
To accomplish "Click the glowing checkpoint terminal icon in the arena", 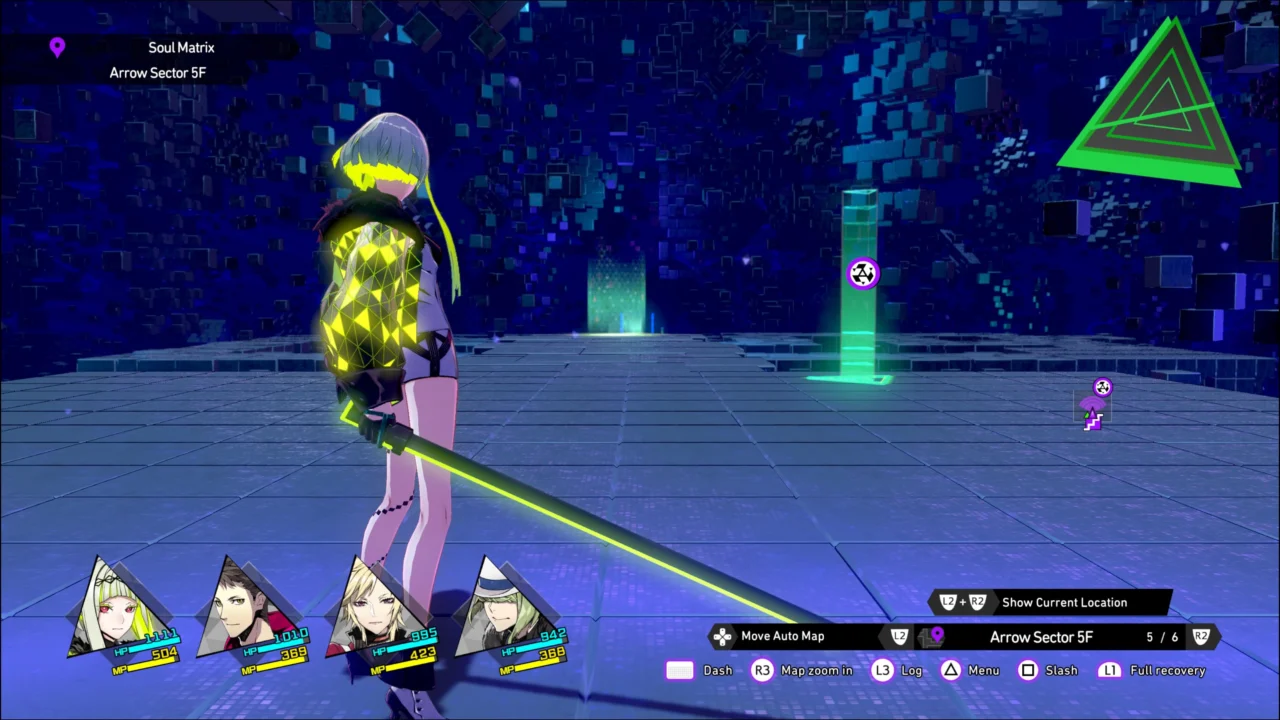I will coord(862,274).
